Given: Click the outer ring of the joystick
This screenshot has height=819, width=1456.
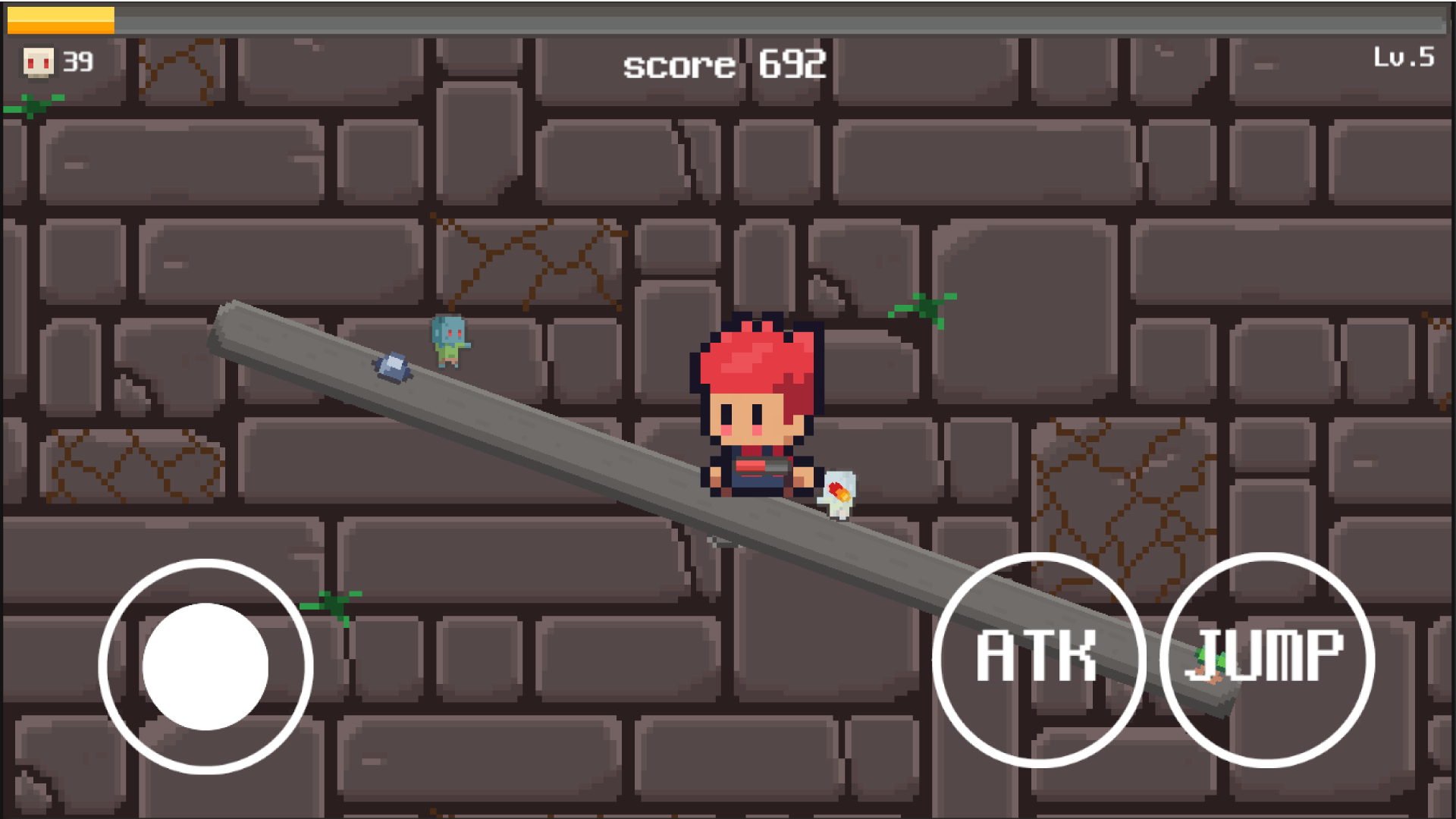Looking at the screenshot, I should [x=206, y=561].
